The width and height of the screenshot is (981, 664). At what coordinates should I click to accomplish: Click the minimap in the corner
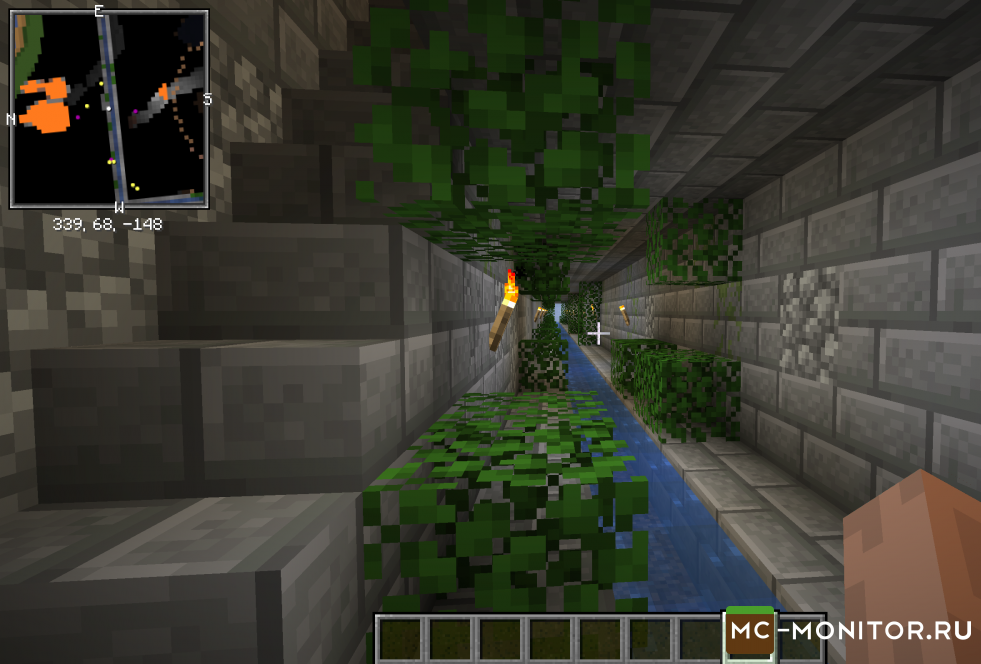pyautogui.click(x=109, y=109)
